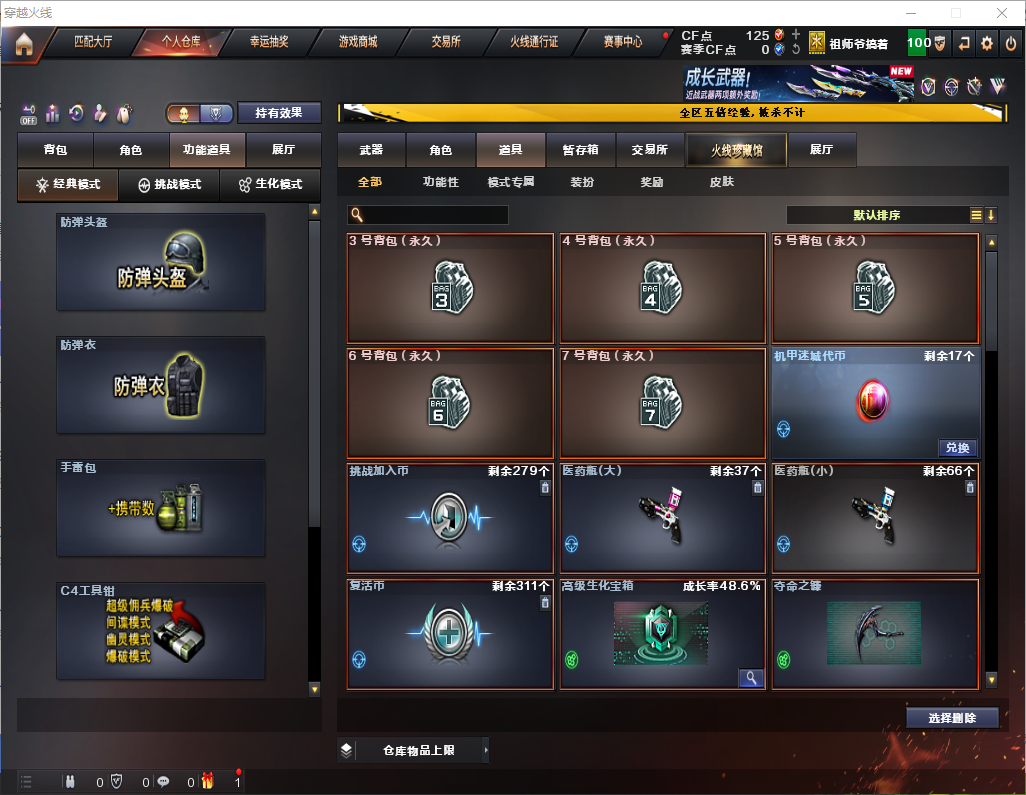This screenshot has height=795, width=1026.
Task: Click the home icon button
Action: [23, 43]
